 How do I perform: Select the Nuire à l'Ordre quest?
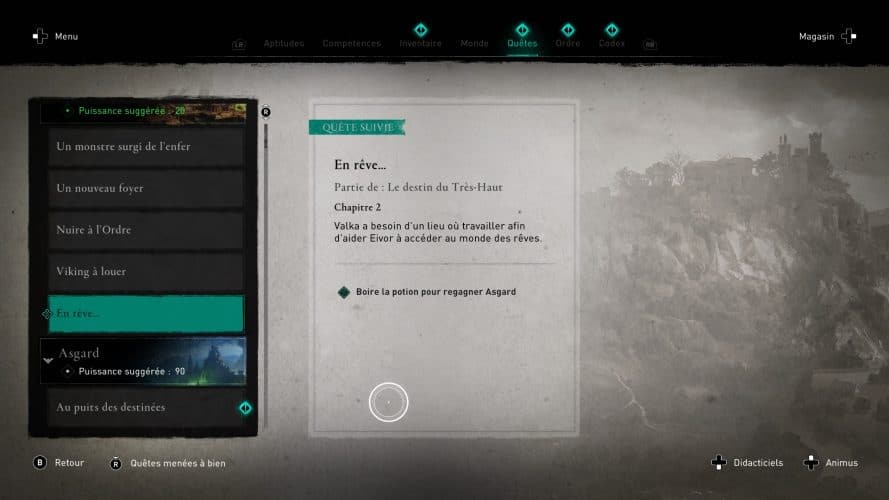point(143,230)
